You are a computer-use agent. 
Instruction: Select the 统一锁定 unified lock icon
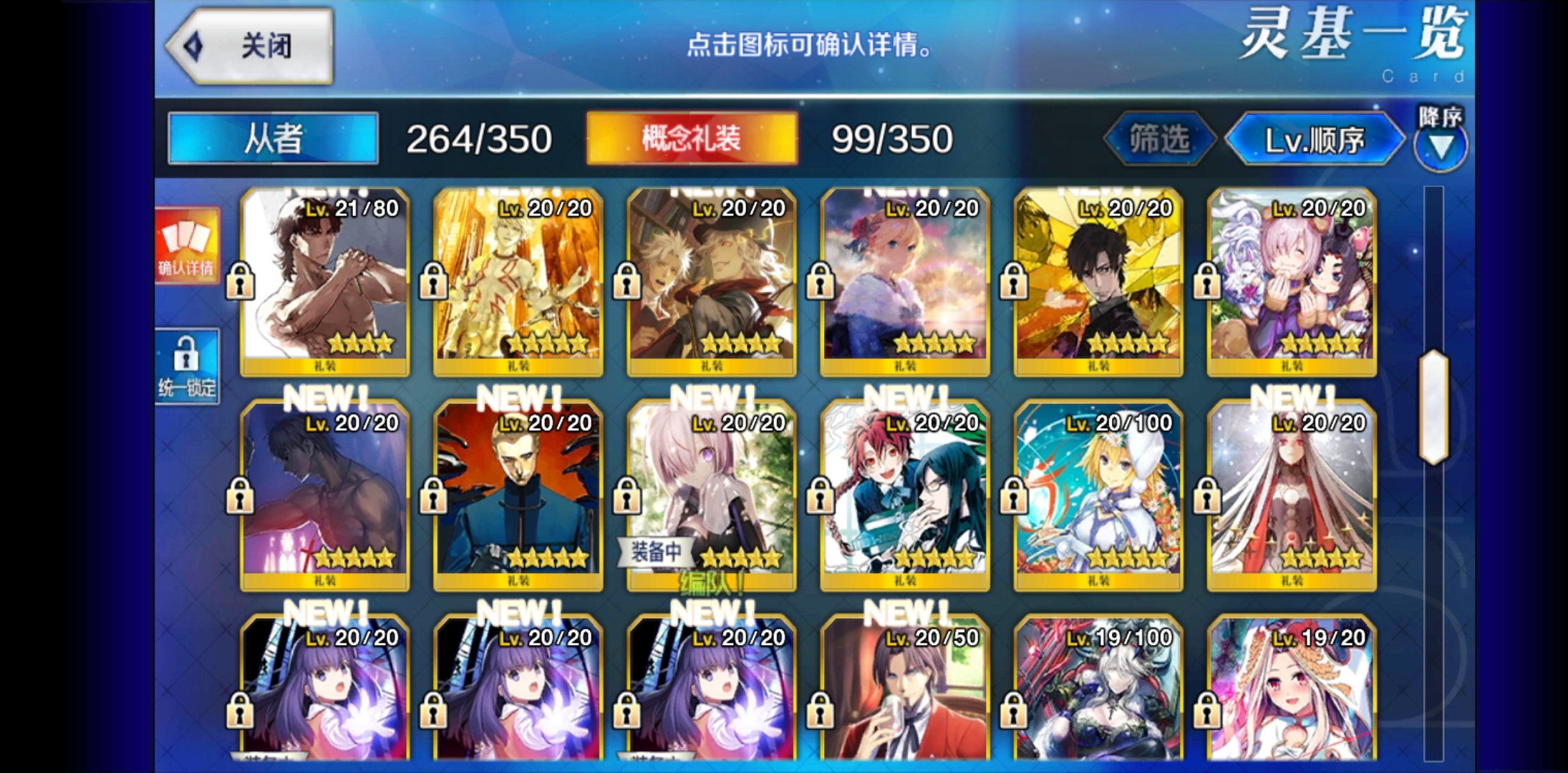[188, 365]
